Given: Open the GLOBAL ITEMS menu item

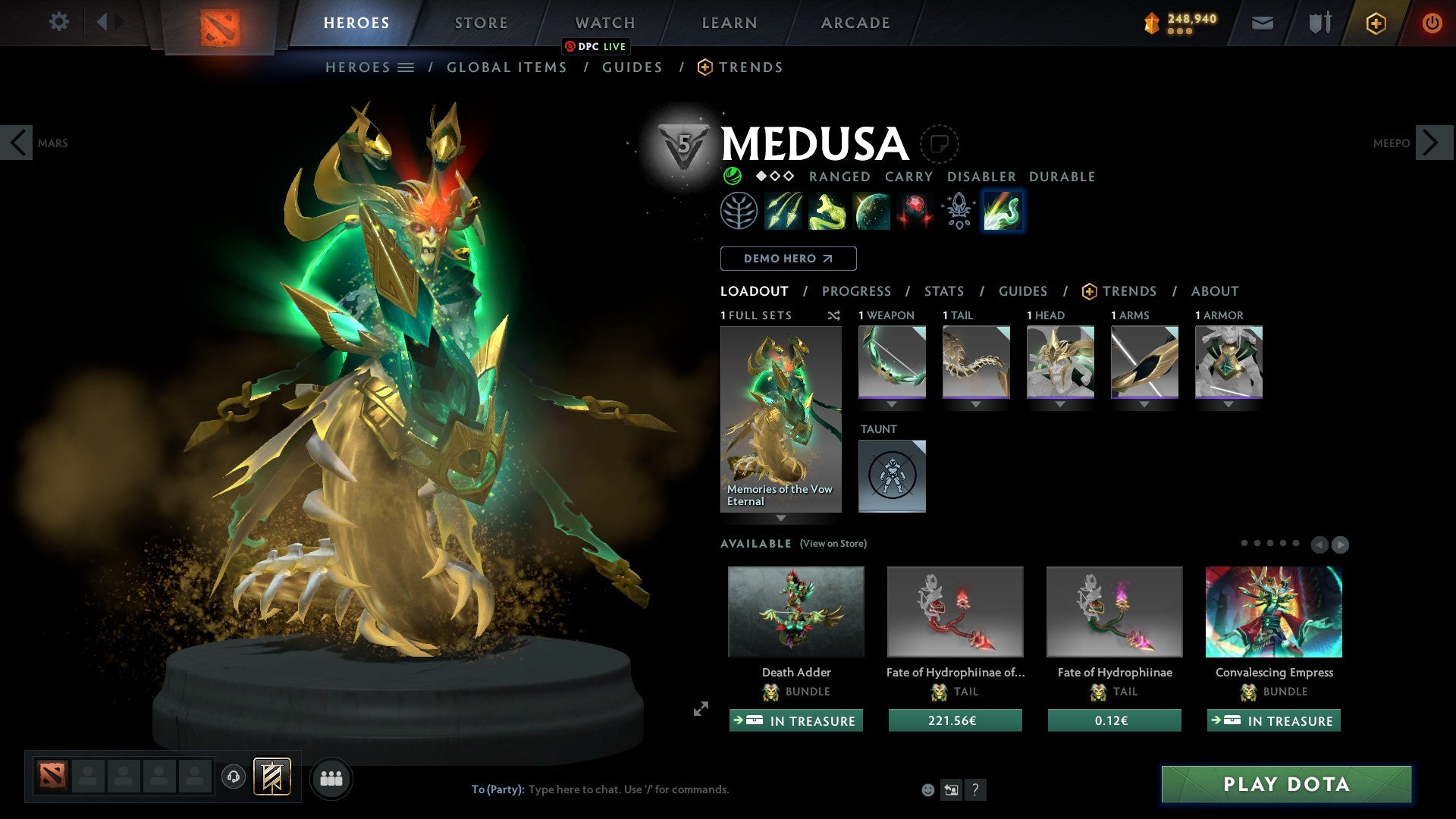Looking at the screenshot, I should pos(507,67).
